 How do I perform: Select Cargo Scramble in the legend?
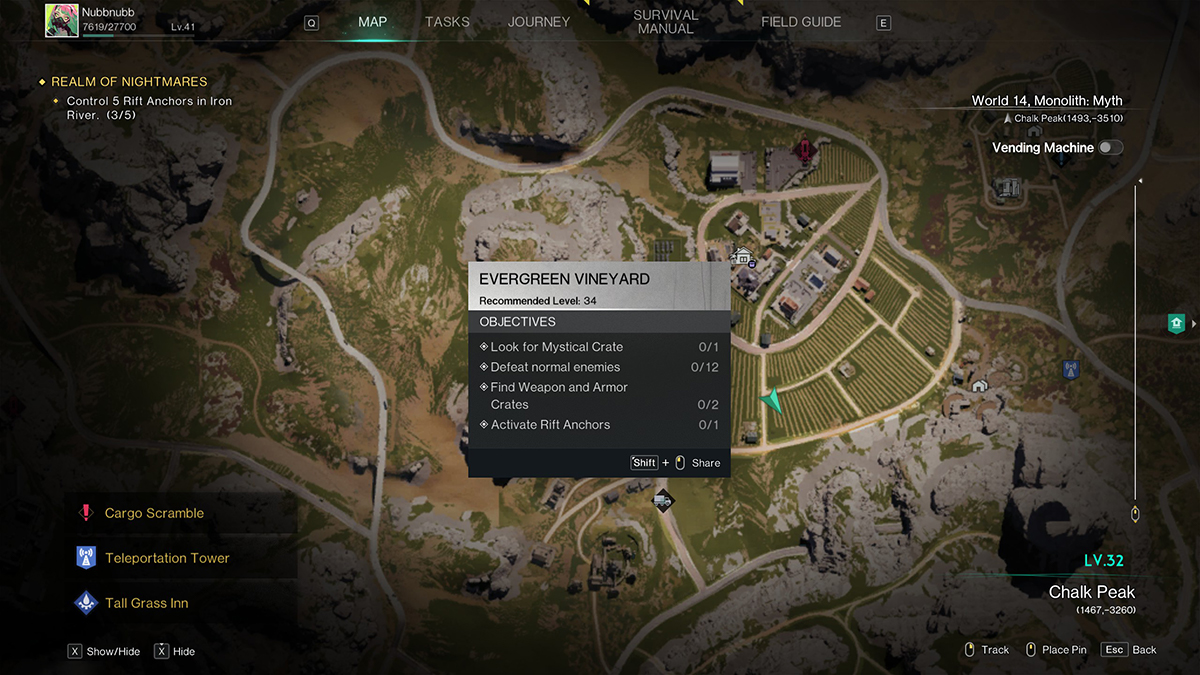pos(154,513)
